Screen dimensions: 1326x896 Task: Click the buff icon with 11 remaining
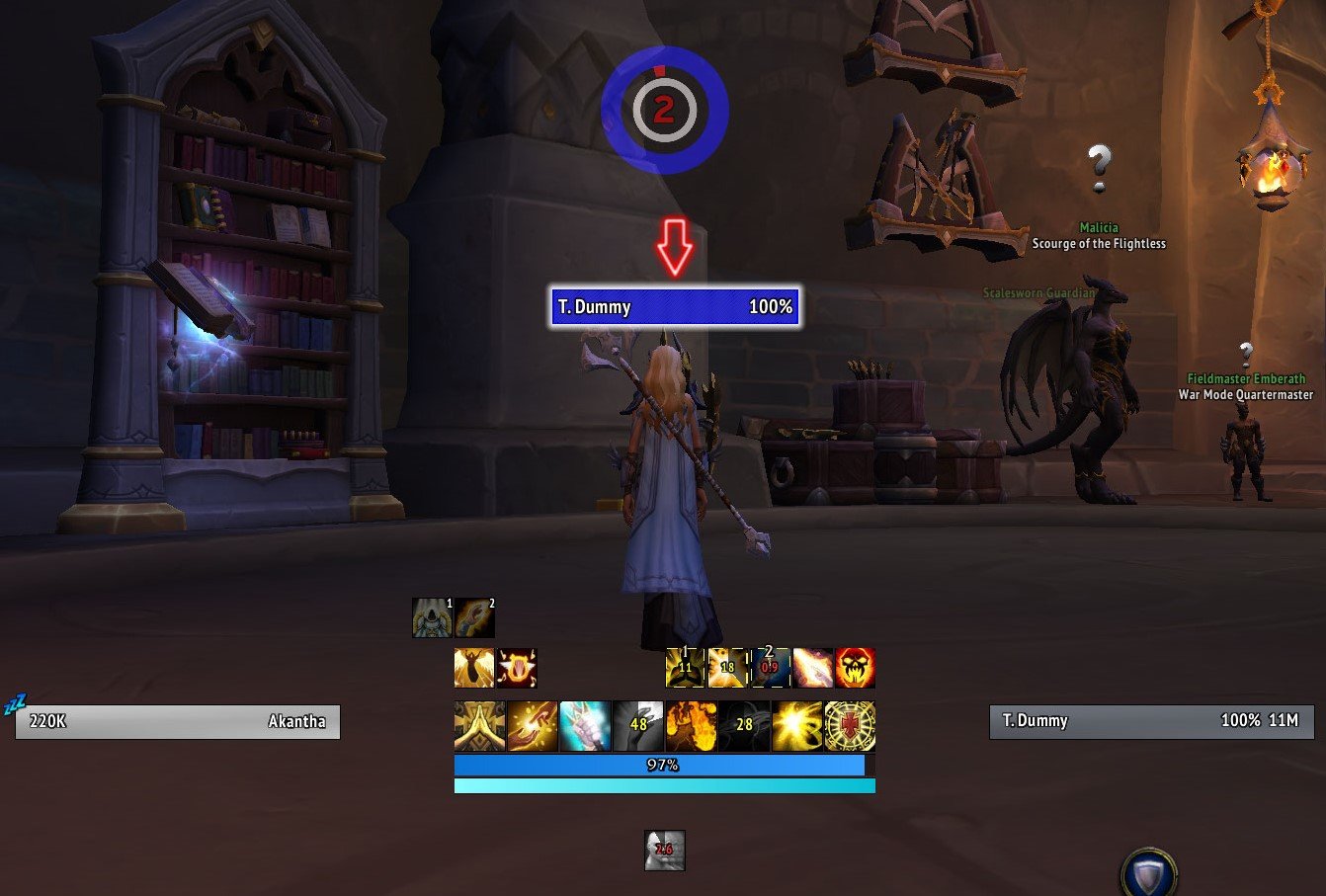[687, 669]
